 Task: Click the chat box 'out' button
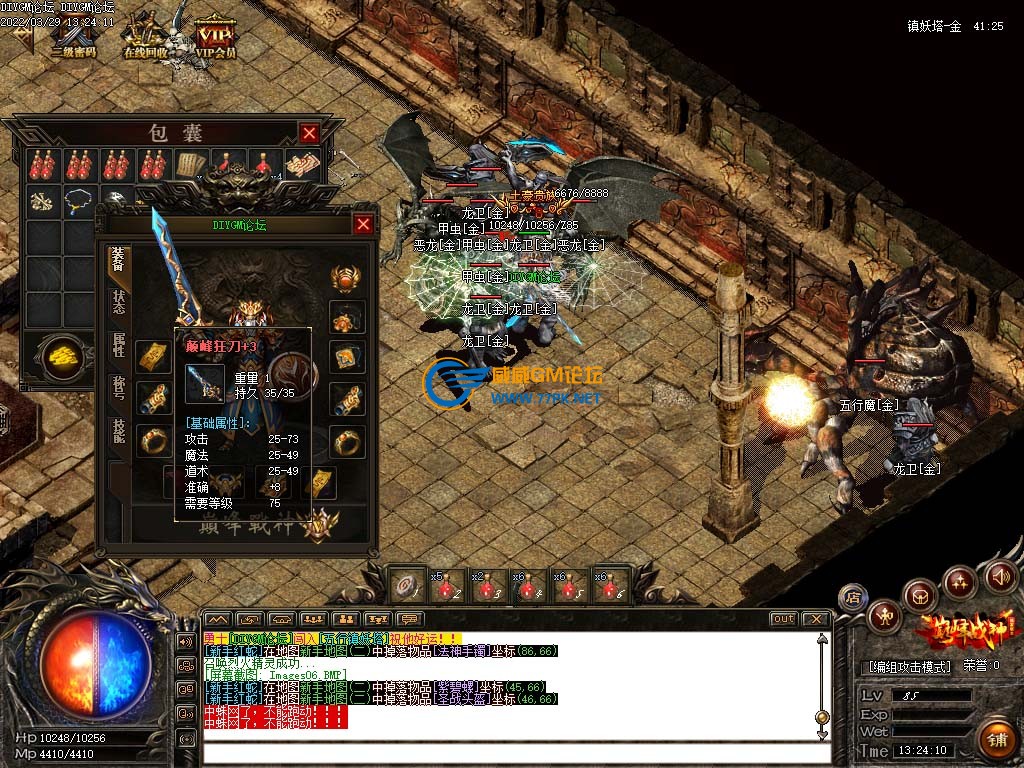[783, 619]
